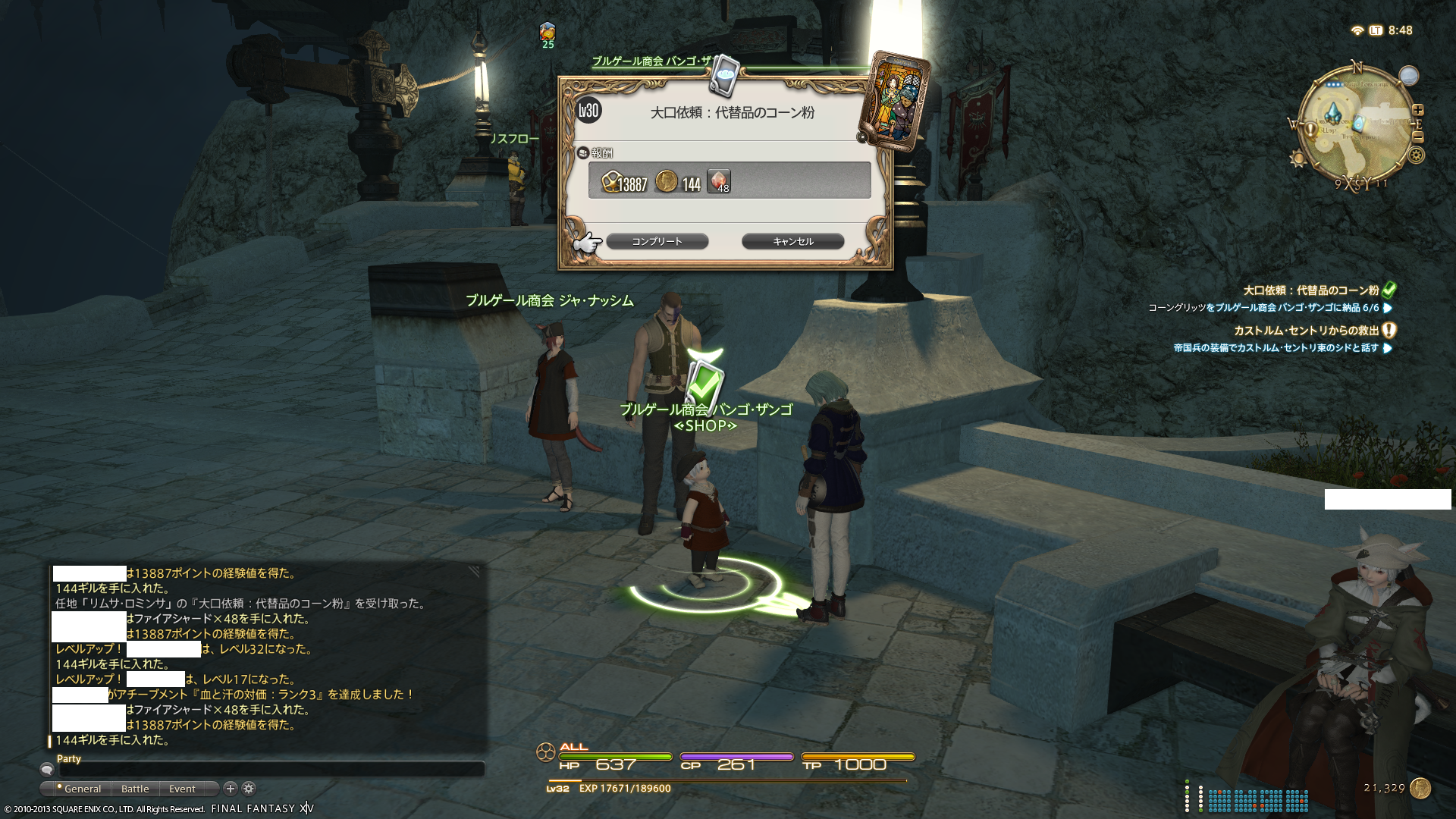Open minimap settings gear
The height and width of the screenshot is (819, 1456).
(1416, 155)
